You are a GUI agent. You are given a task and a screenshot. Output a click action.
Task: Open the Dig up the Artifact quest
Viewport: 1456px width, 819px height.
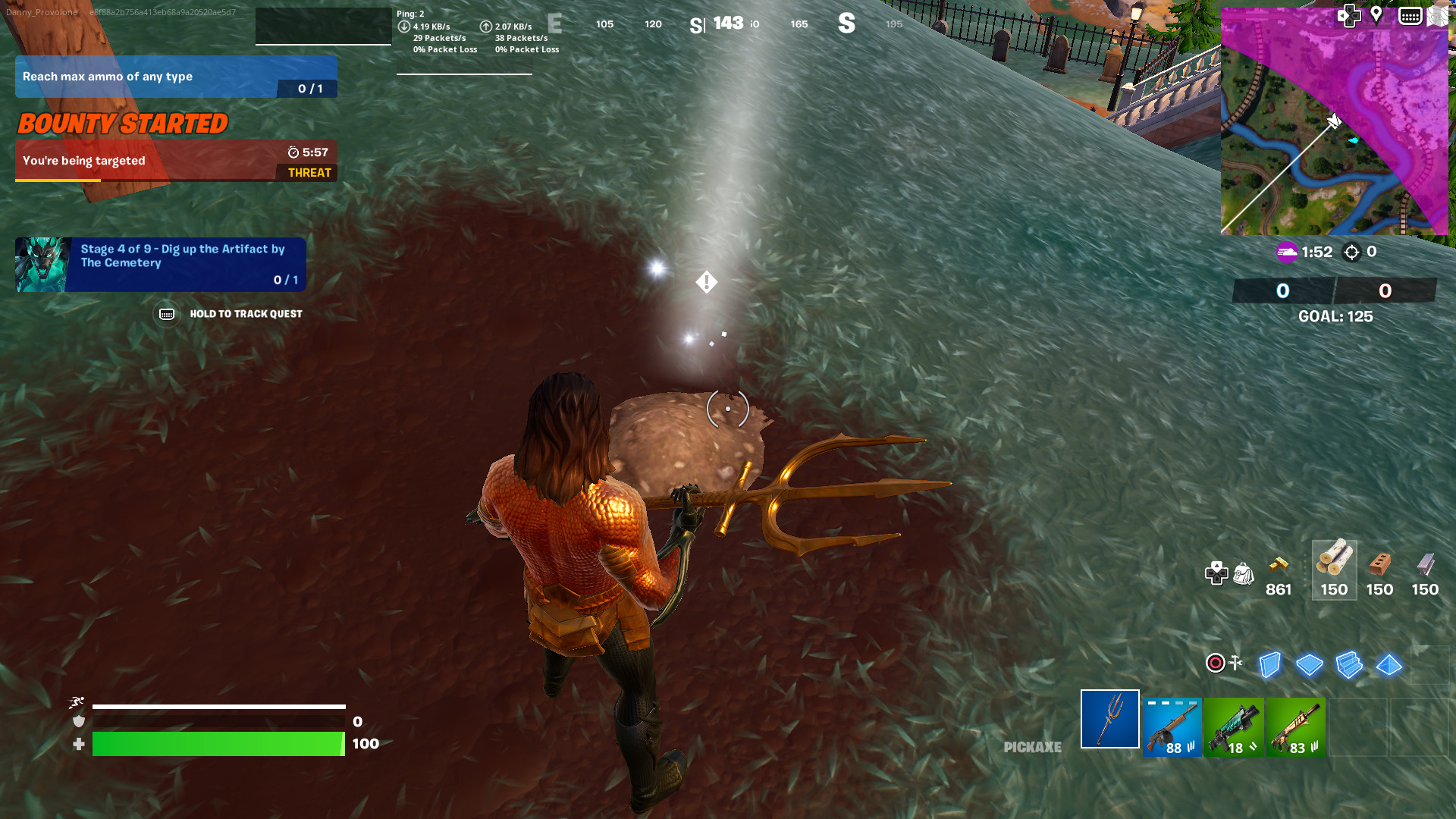coord(161,265)
